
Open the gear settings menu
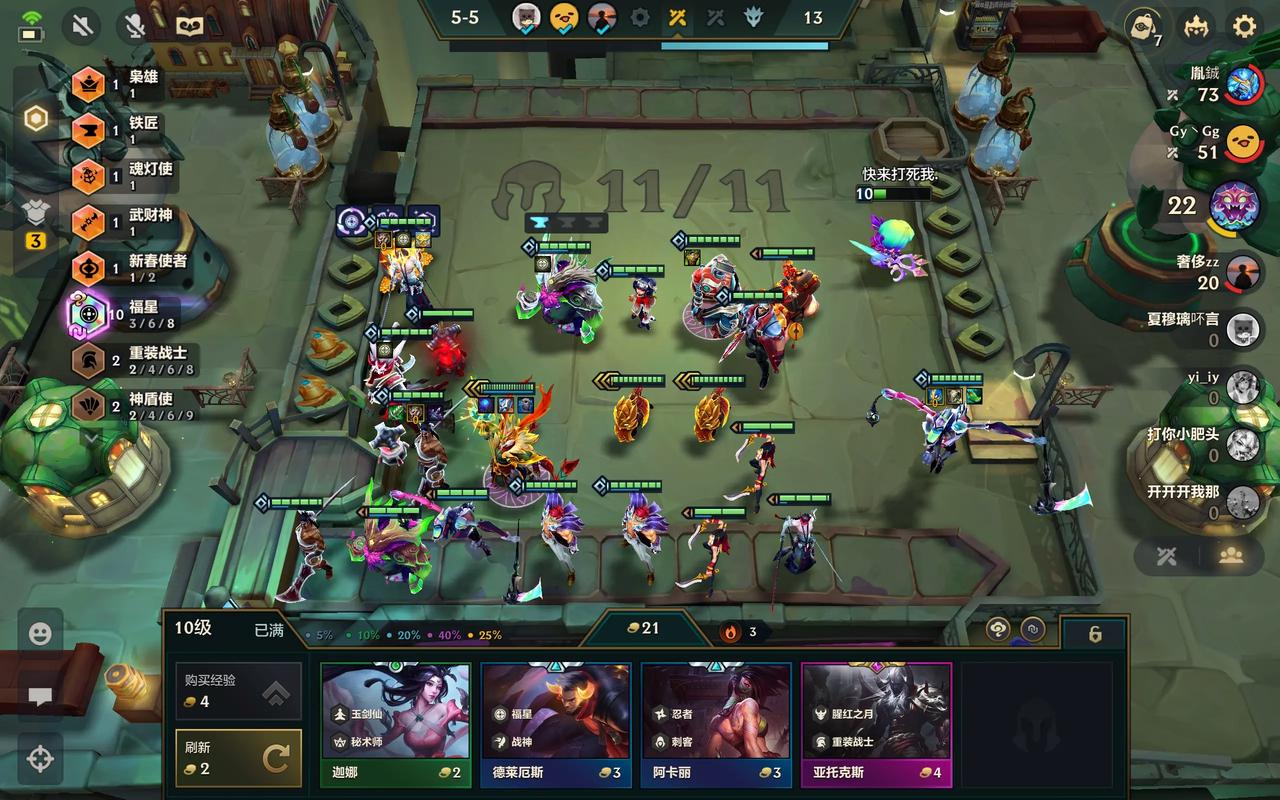coord(1244,26)
